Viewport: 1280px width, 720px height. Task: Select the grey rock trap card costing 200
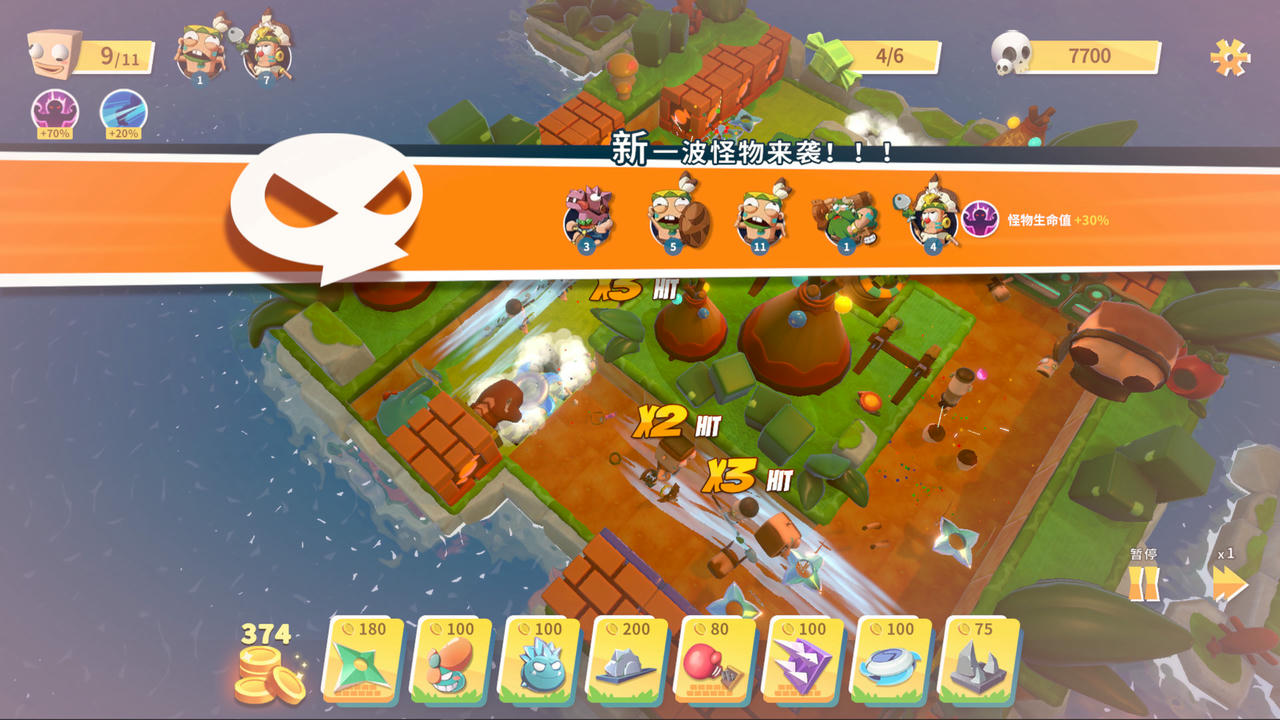[x=628, y=659]
